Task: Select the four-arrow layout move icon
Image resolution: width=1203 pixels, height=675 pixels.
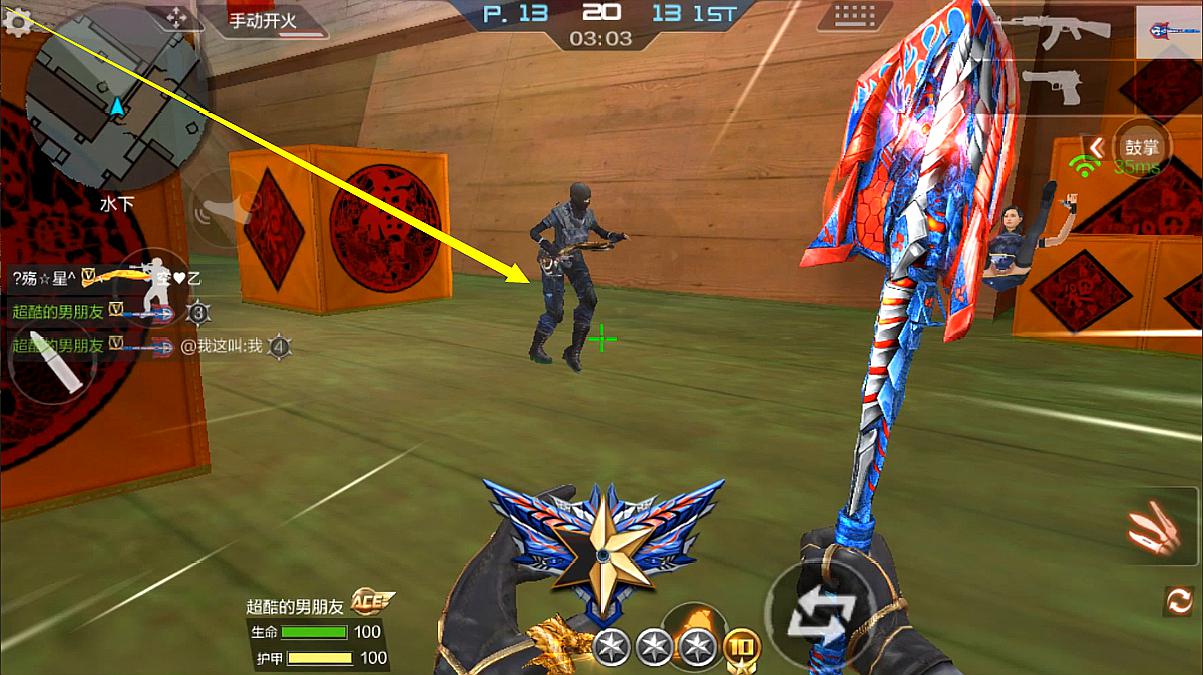Action: click(176, 17)
